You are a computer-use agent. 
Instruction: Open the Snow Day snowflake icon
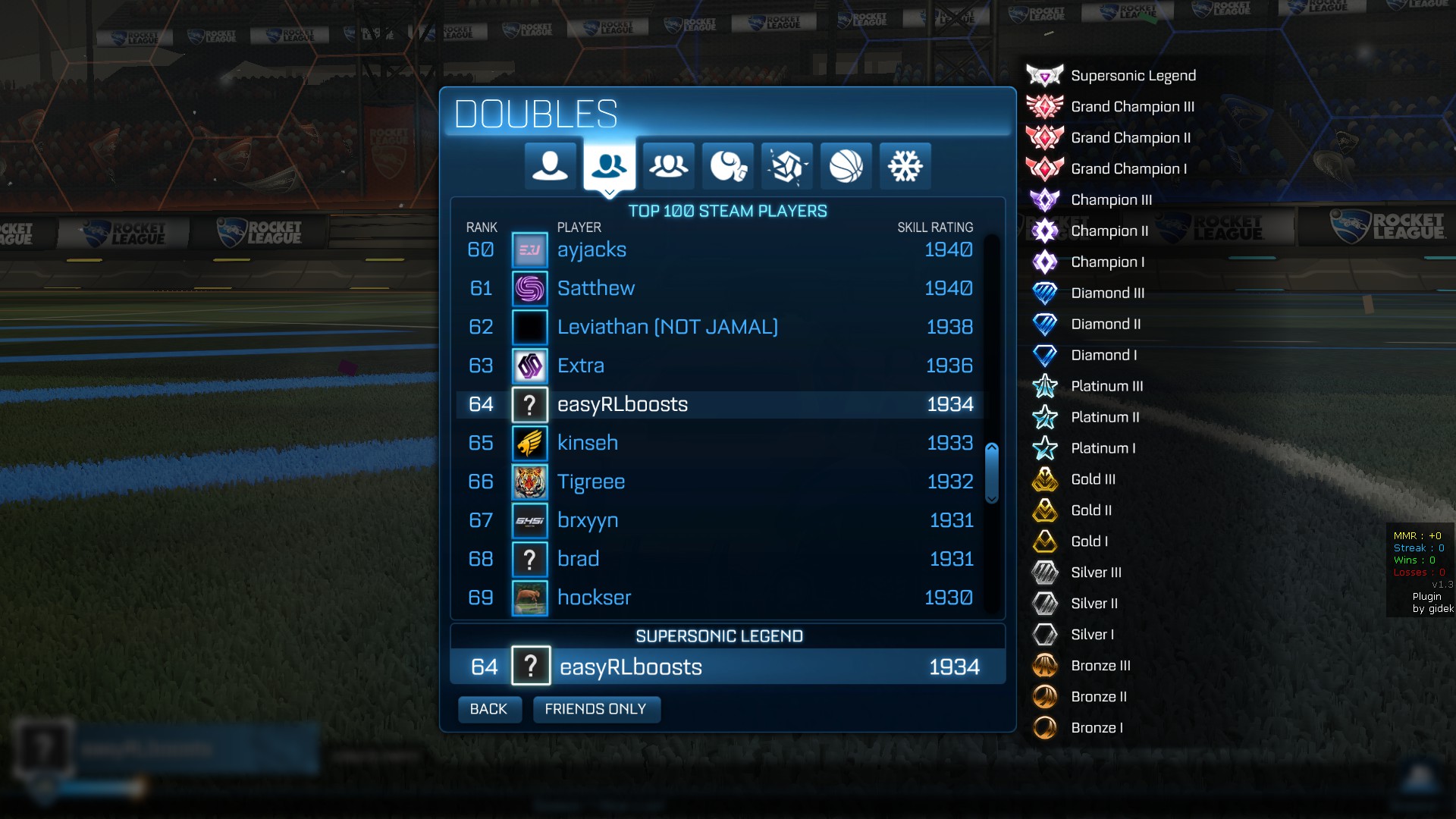[x=905, y=166]
